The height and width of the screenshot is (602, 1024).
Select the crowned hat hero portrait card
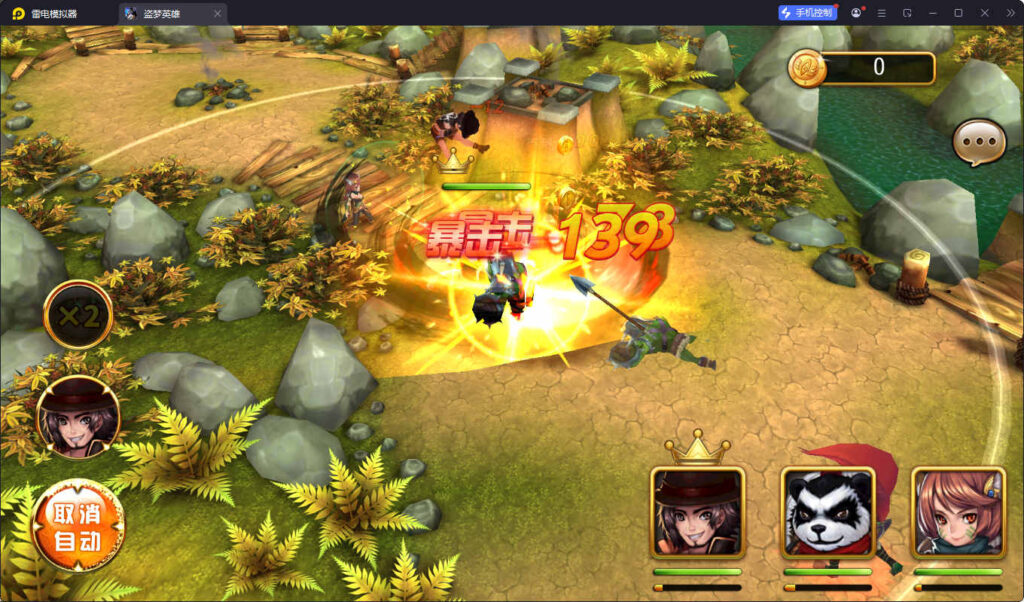tap(697, 512)
